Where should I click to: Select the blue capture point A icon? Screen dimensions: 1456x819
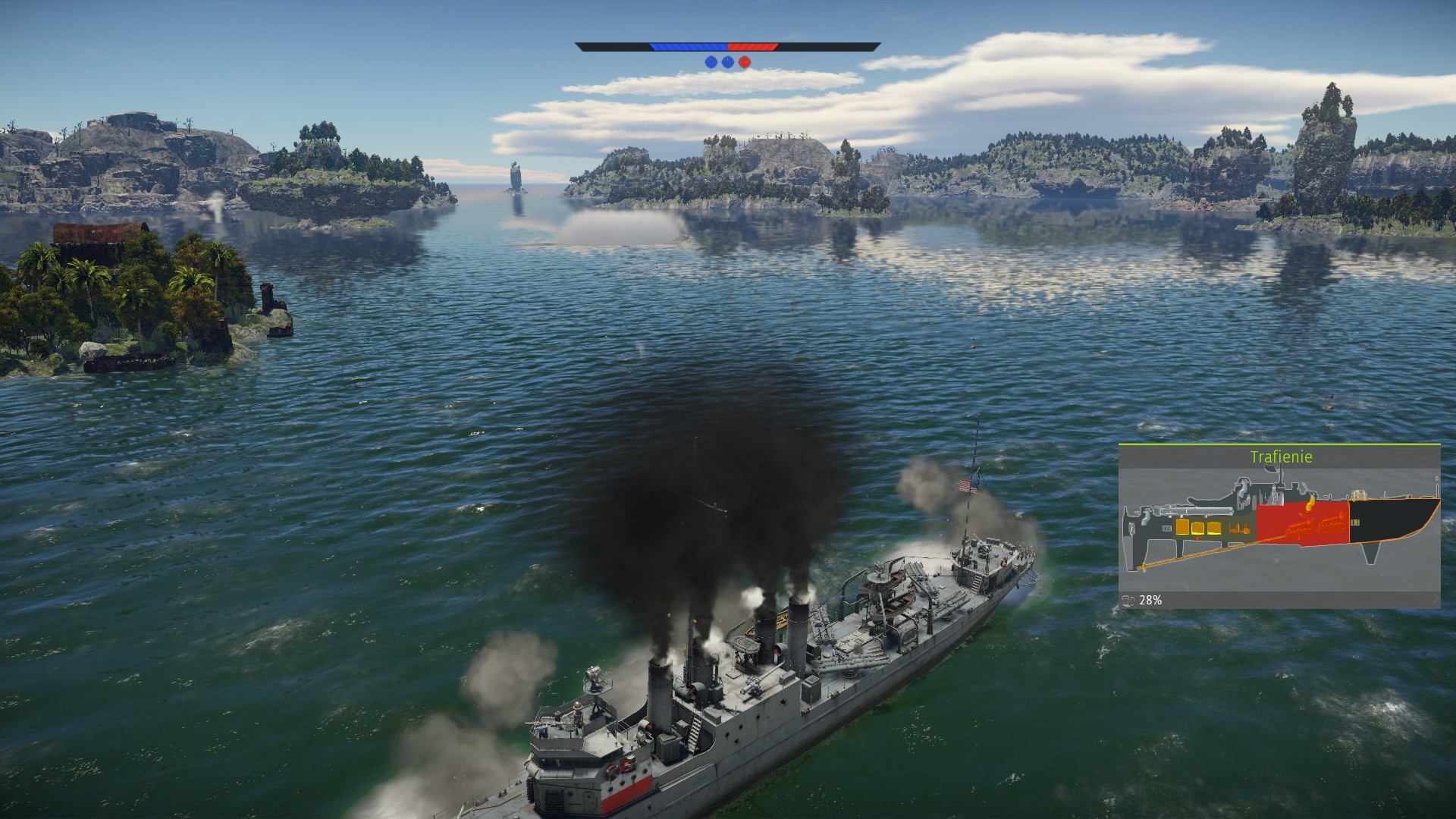click(711, 62)
